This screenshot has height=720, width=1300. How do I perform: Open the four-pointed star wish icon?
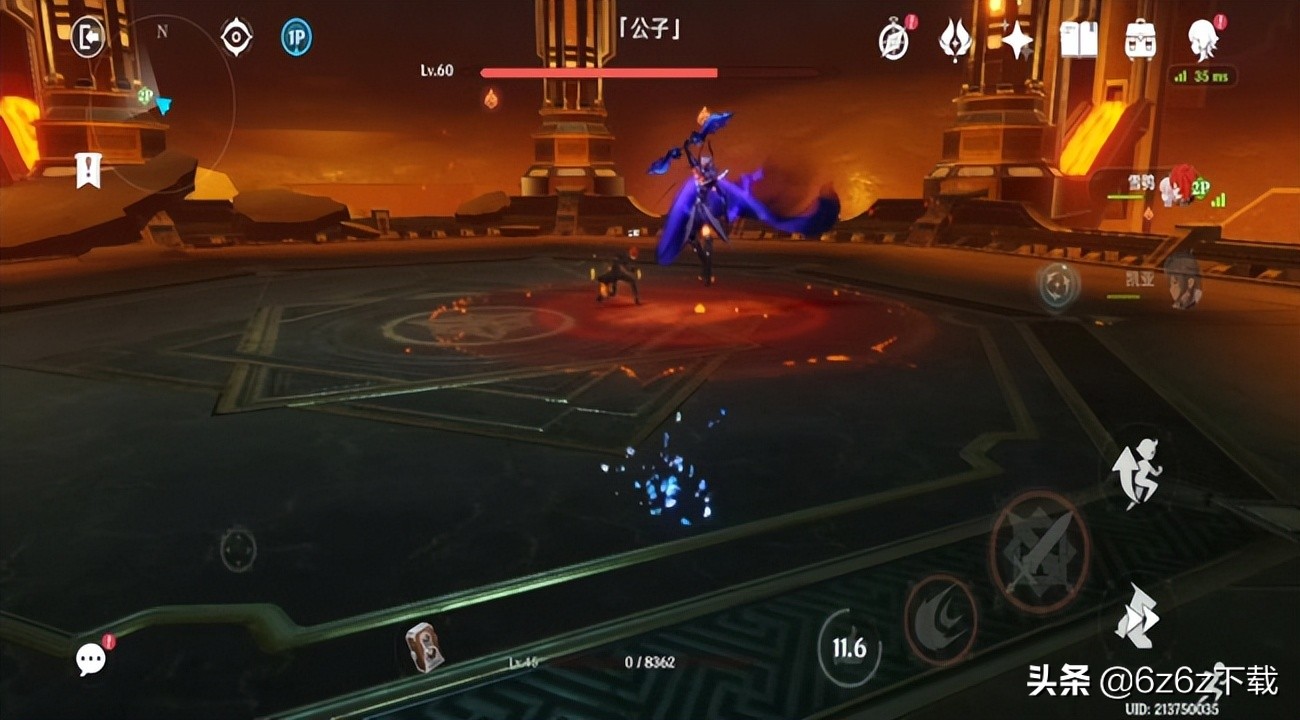[x=1017, y=41]
